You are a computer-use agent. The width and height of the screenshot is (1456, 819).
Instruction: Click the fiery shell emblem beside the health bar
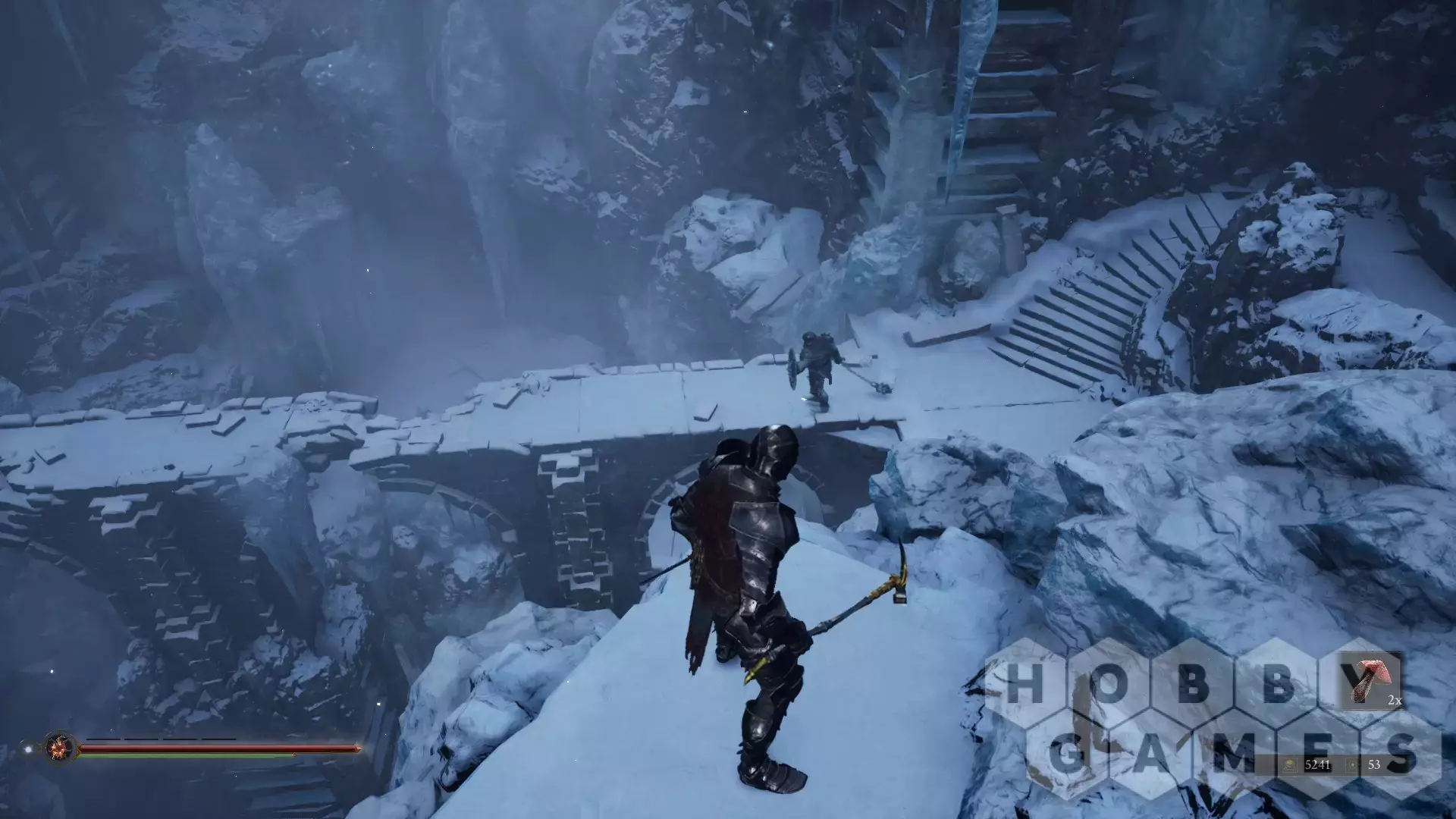58,748
